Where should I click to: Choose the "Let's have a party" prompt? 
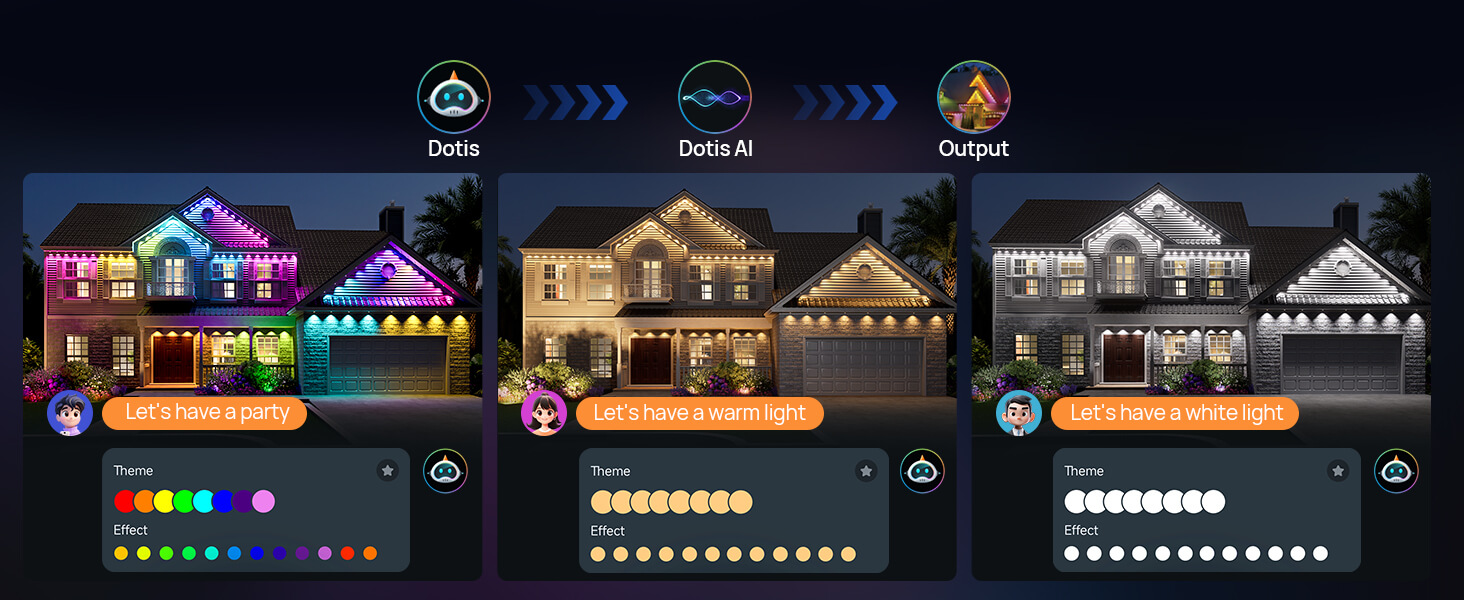point(206,413)
